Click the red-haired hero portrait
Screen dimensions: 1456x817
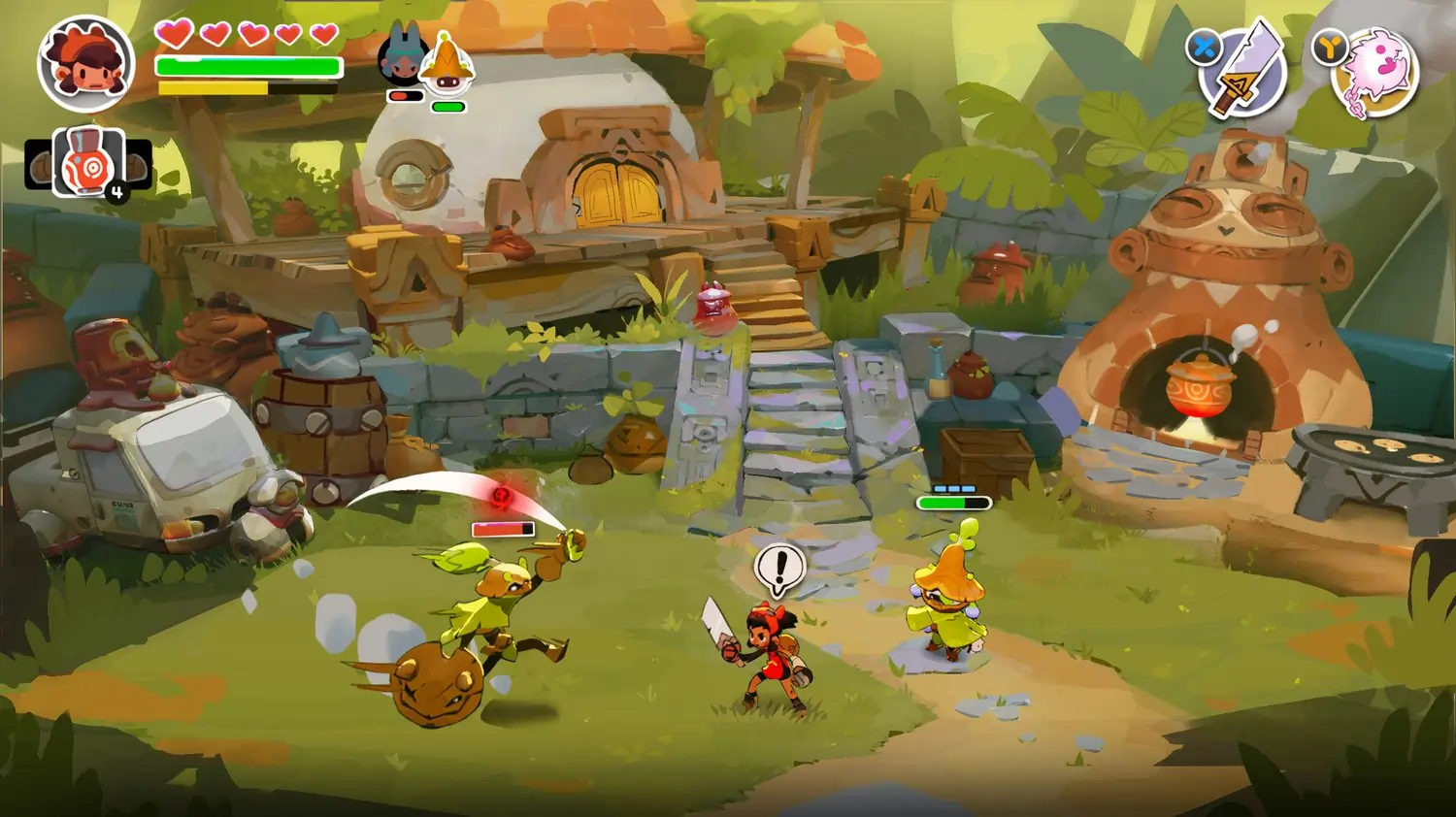85,64
